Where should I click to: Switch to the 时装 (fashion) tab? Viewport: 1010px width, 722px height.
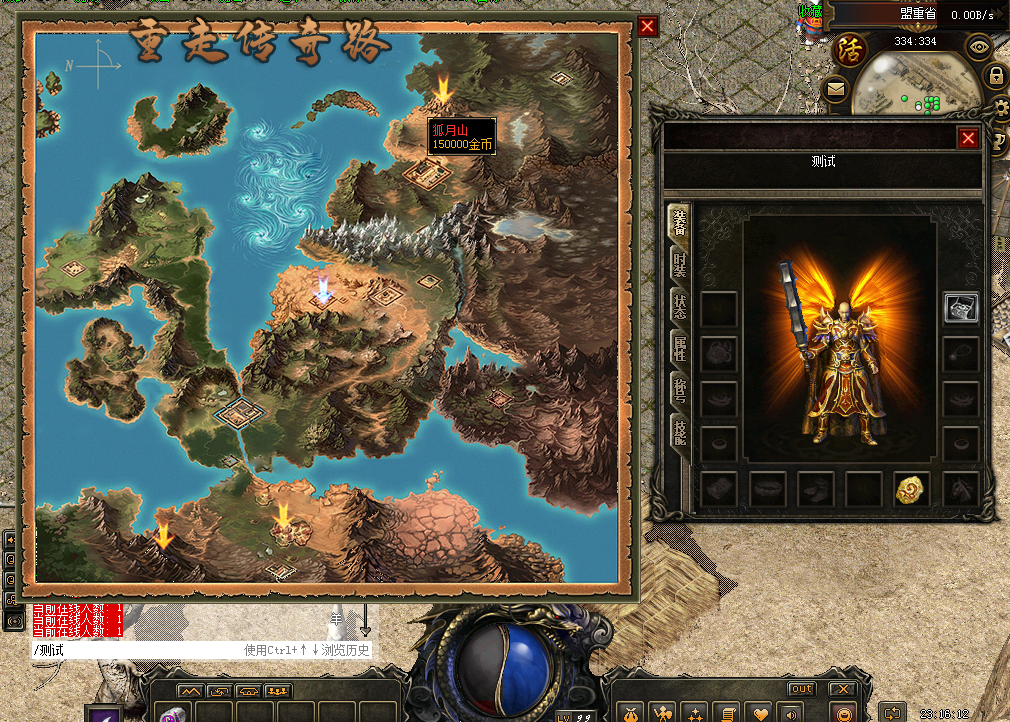tap(679, 265)
